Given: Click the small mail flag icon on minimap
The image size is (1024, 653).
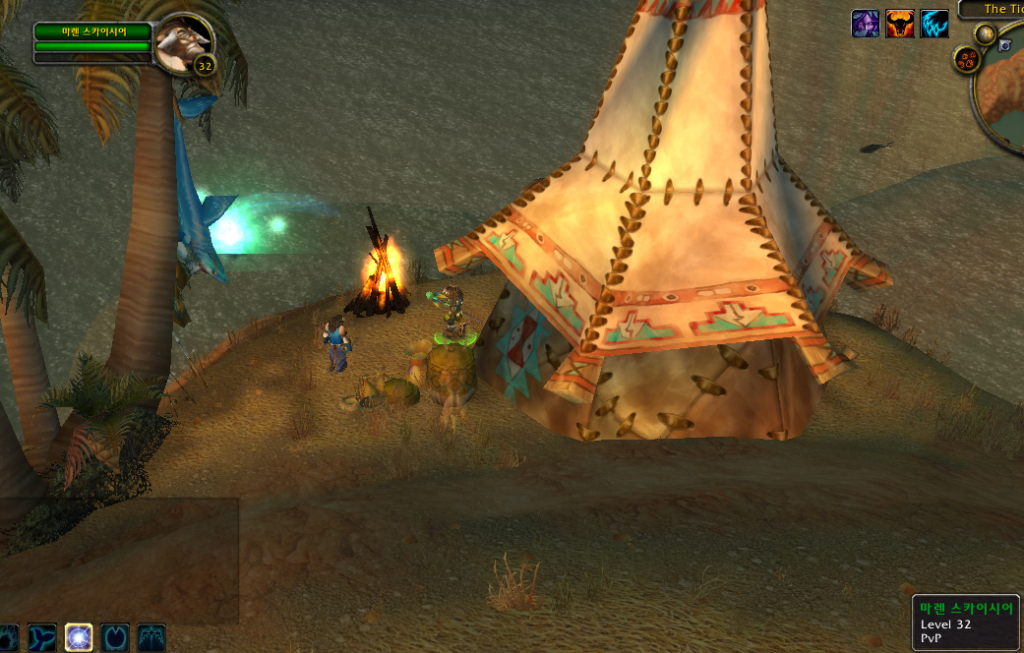Looking at the screenshot, I should [x=1006, y=45].
